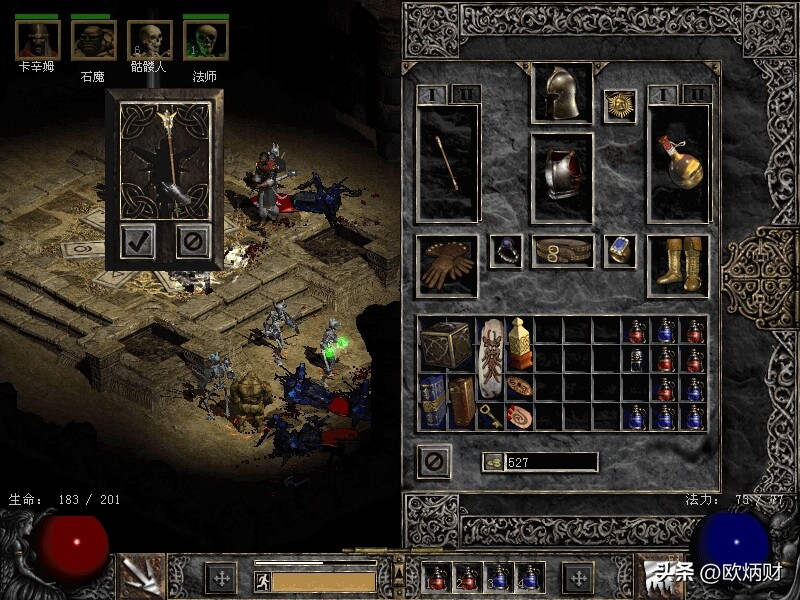This screenshot has height=600, width=800.
Task: Click the gold coin button beside 527
Action: (x=492, y=462)
